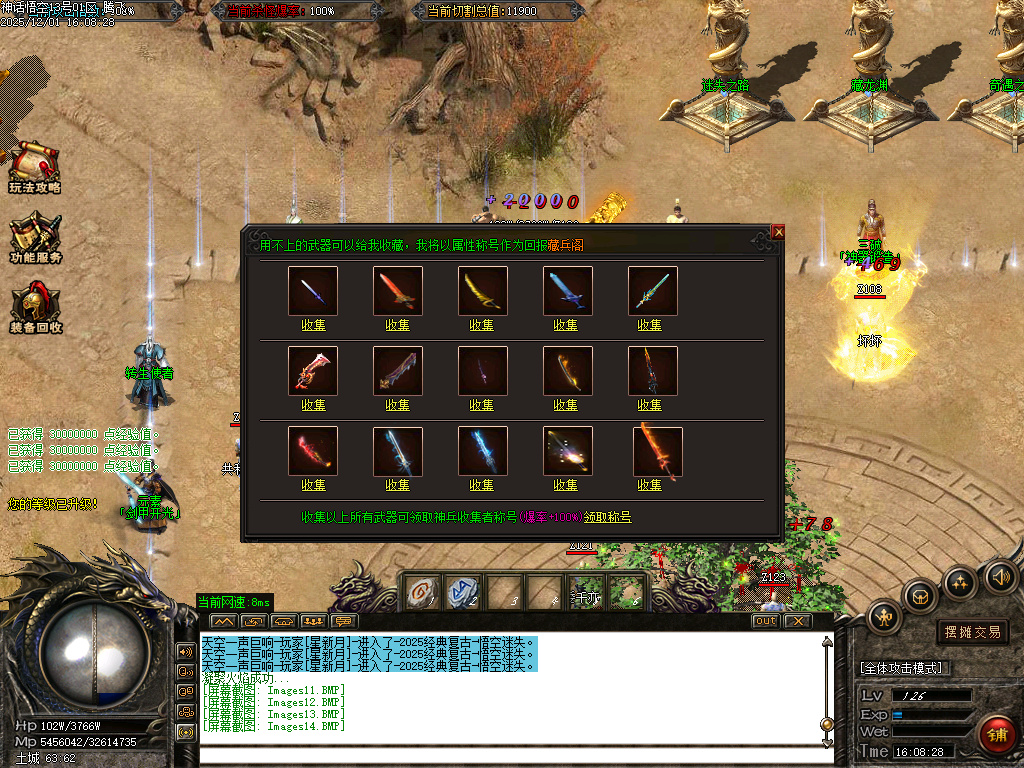Image resolution: width=1024 pixels, height=768 pixels.
Task: Select the flaming orange greatsword icon
Action: 658,451
